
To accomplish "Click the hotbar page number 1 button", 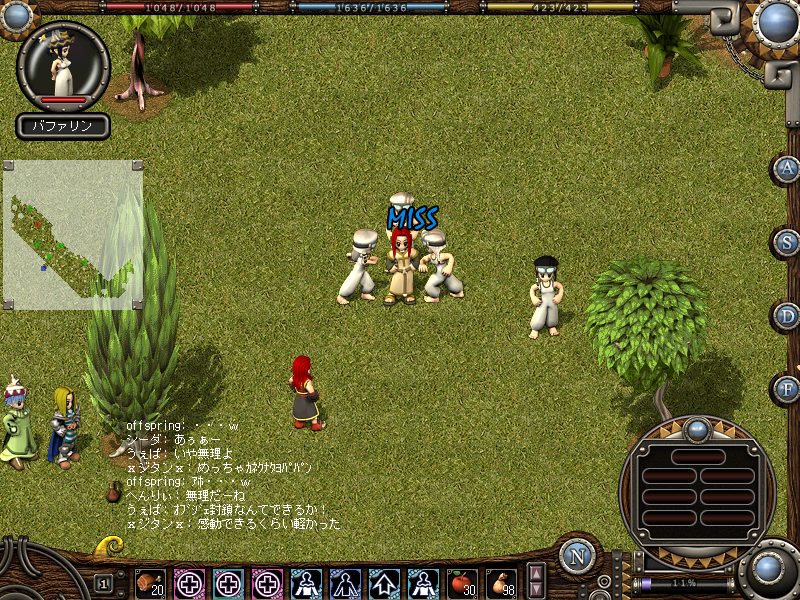I will tap(104, 582).
